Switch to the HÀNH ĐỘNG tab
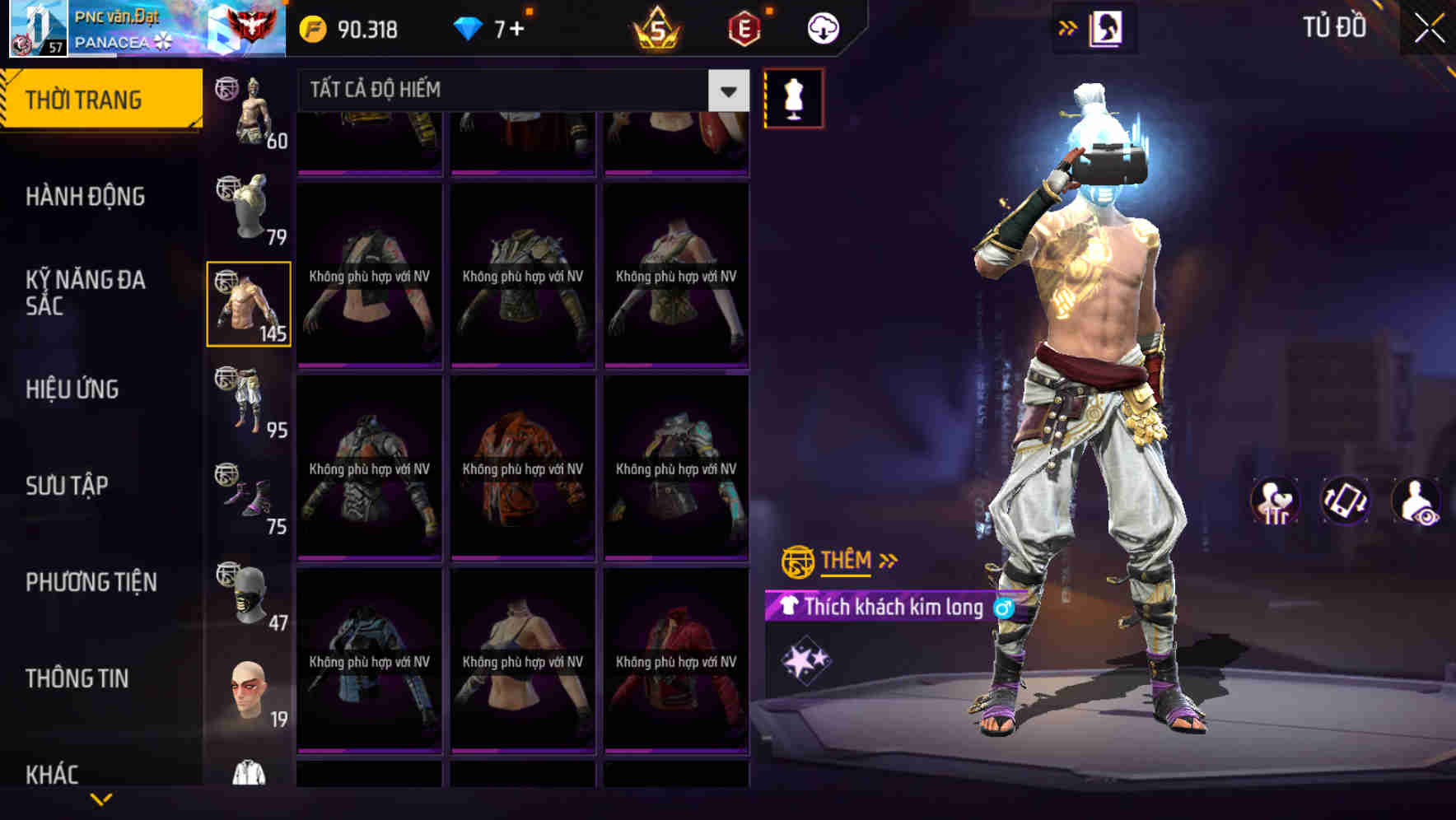 (x=85, y=197)
